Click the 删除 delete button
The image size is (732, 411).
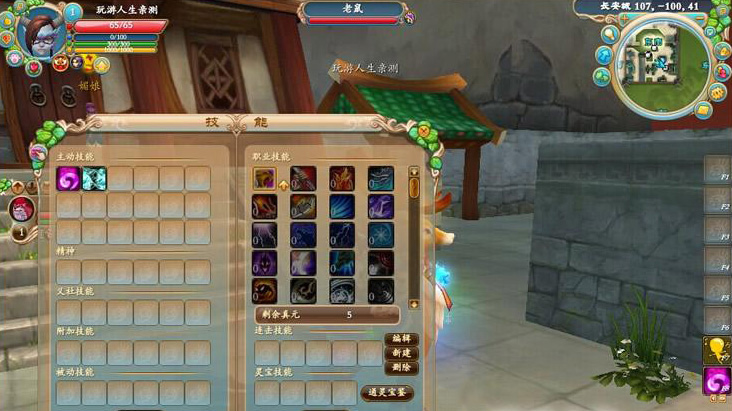click(x=400, y=368)
